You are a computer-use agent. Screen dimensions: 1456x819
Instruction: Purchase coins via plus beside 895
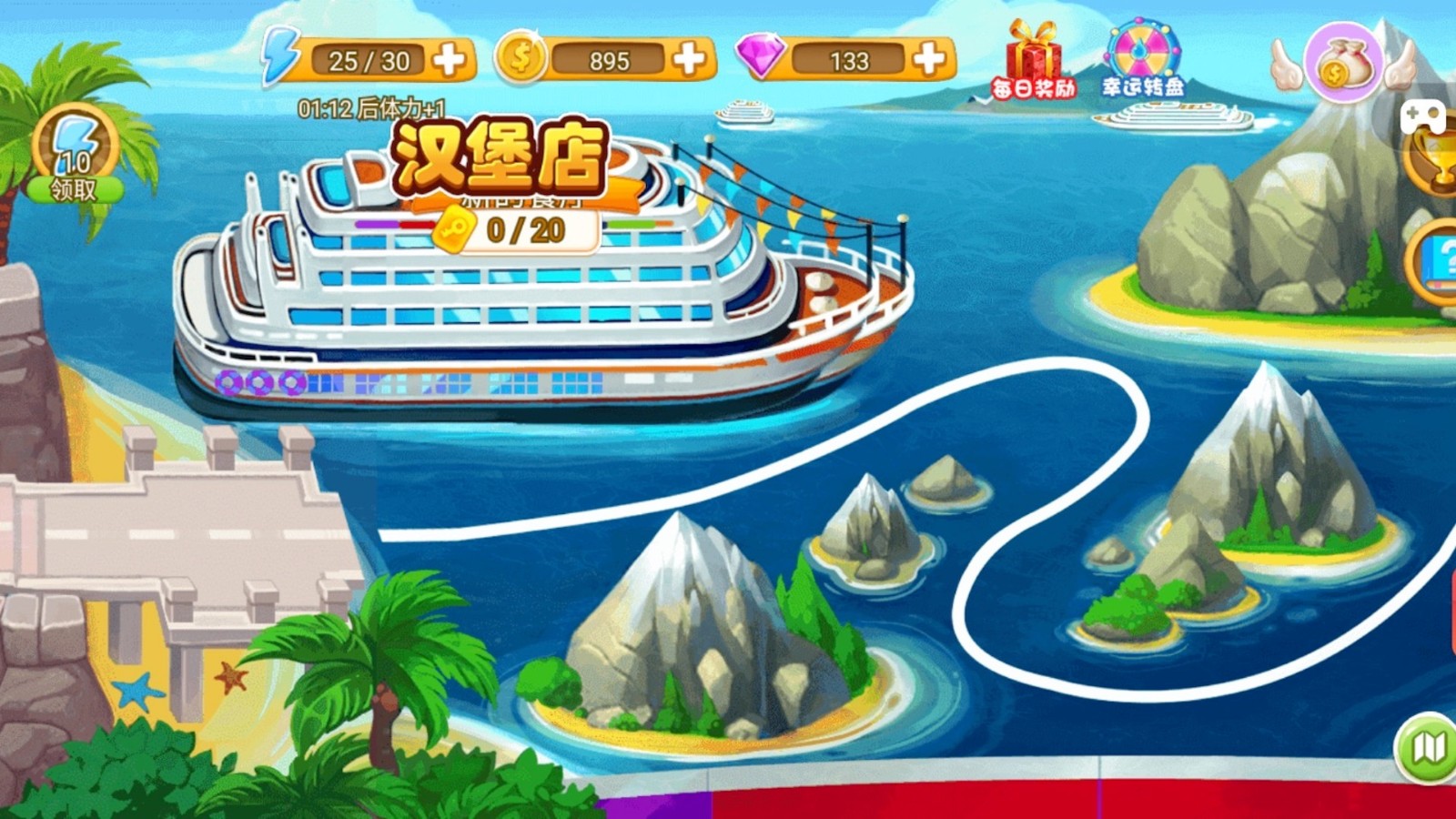click(x=689, y=60)
